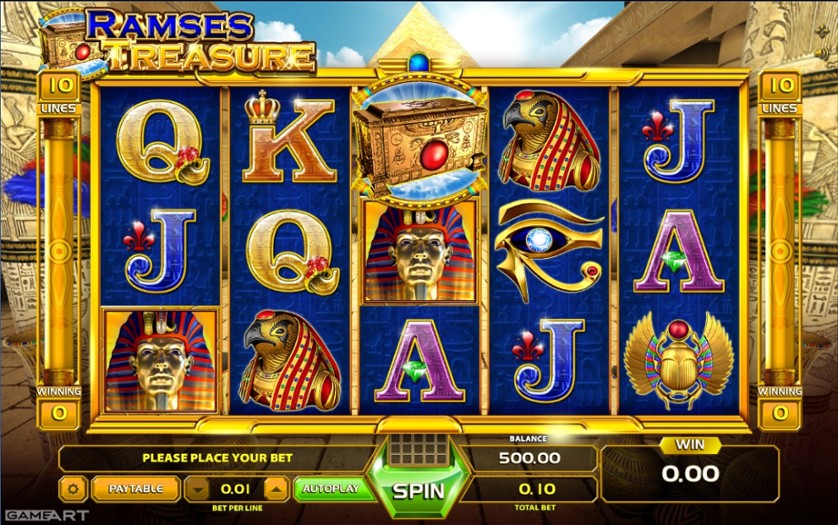
Task: Start Autoplay mode
Action: (x=332, y=489)
